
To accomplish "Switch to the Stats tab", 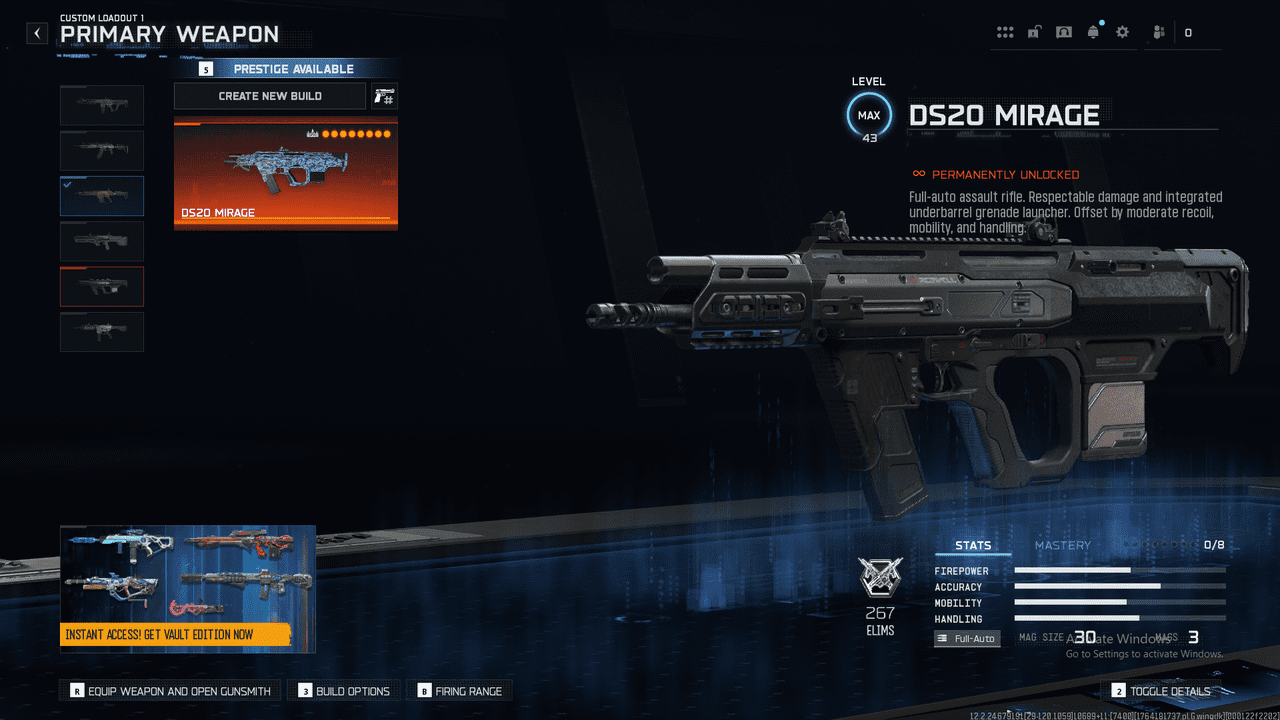I will [973, 546].
